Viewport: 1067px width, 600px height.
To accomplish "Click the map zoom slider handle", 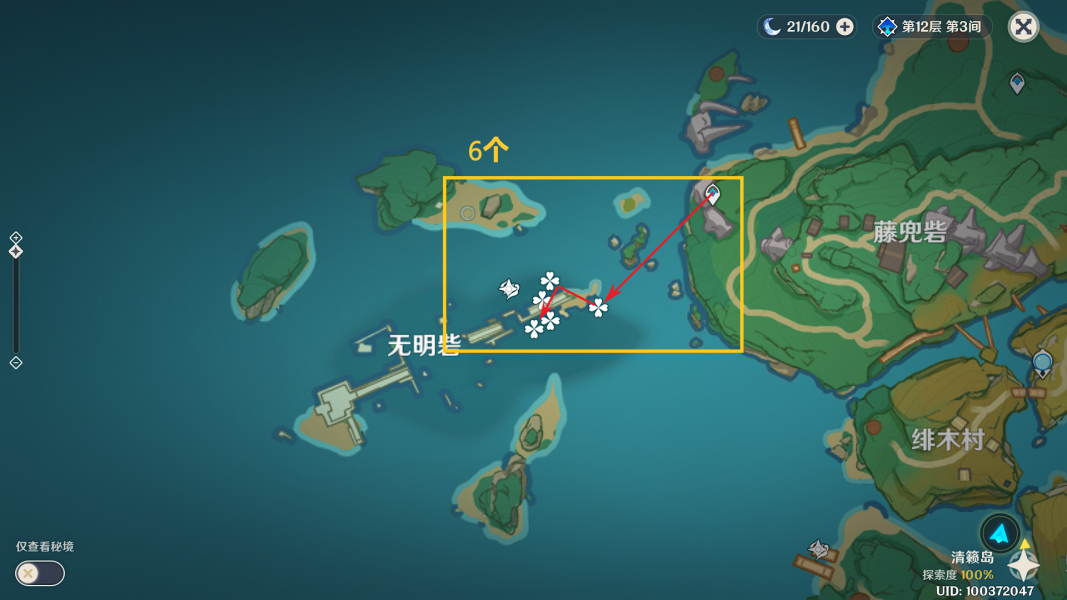I will coord(16,251).
